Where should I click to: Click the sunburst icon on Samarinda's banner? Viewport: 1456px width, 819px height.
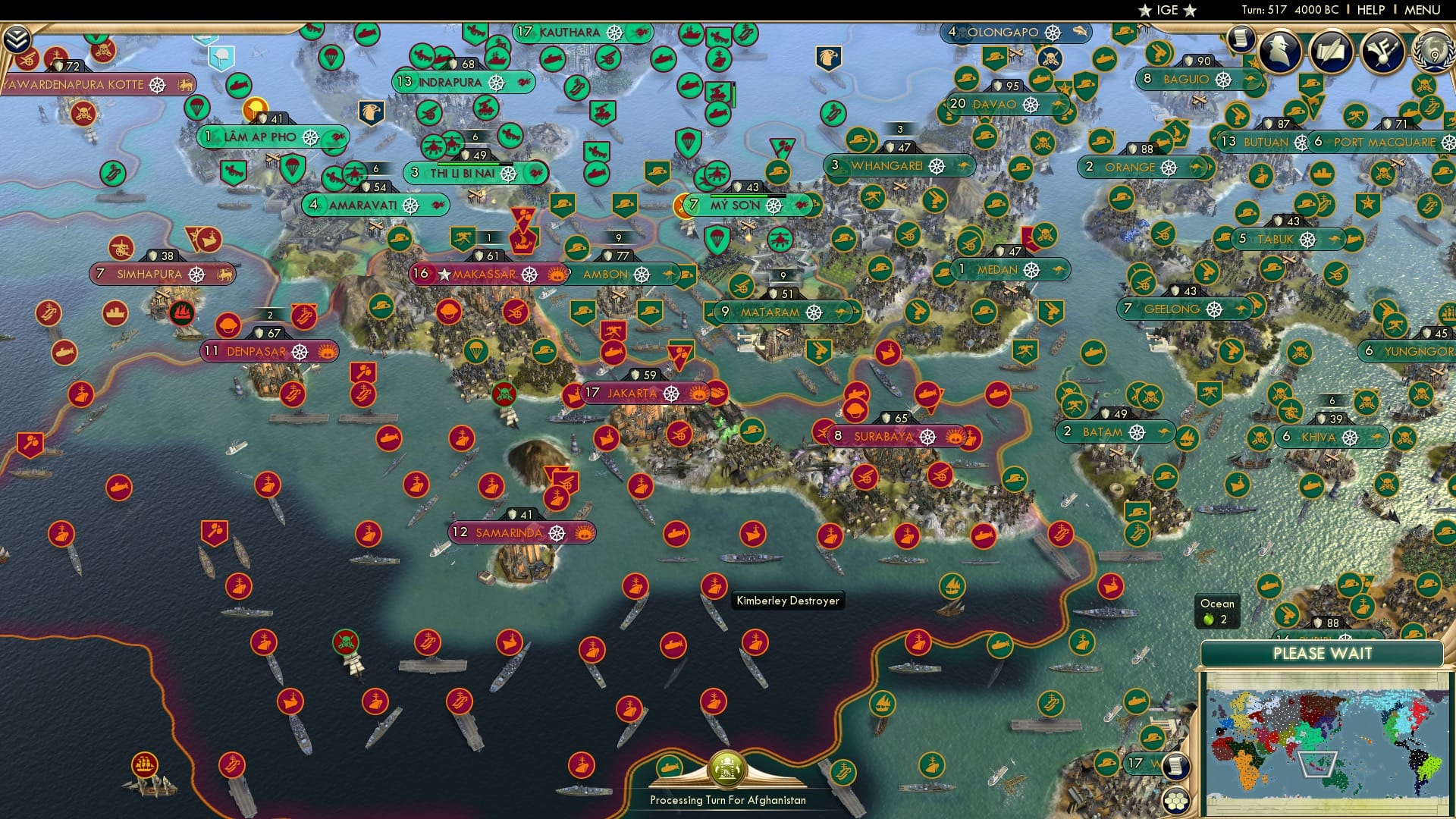[x=583, y=533]
